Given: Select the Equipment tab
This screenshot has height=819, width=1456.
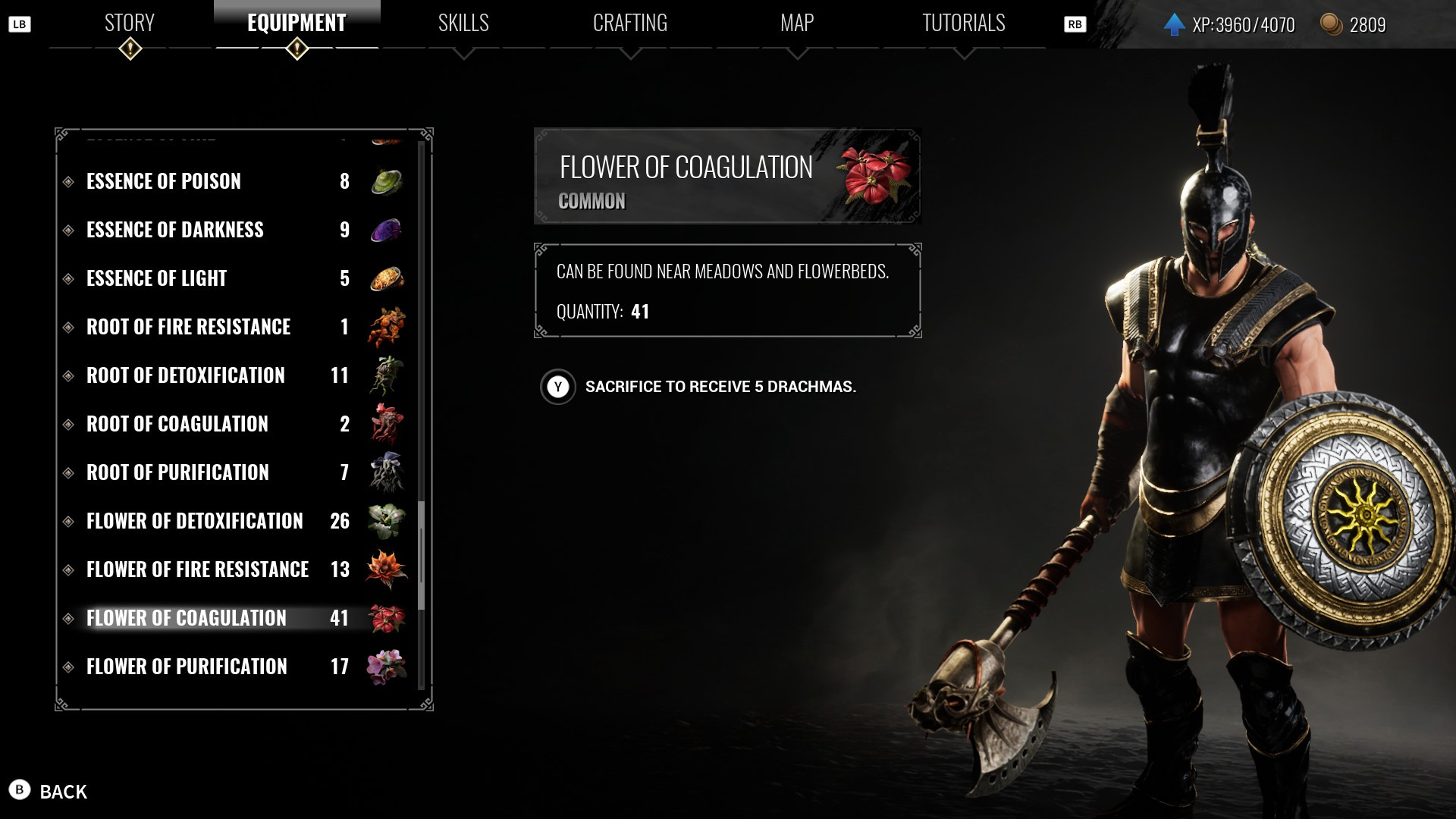Looking at the screenshot, I should (x=297, y=24).
